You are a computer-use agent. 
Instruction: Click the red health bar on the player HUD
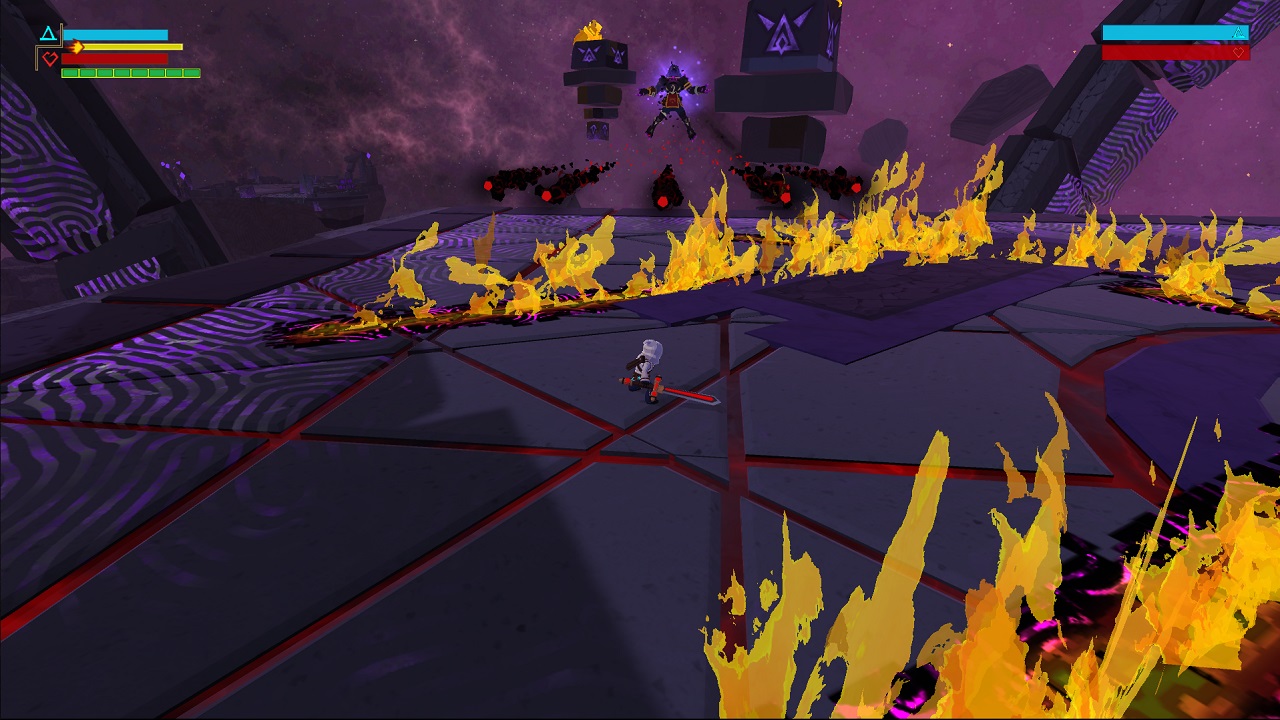[x=115, y=59]
